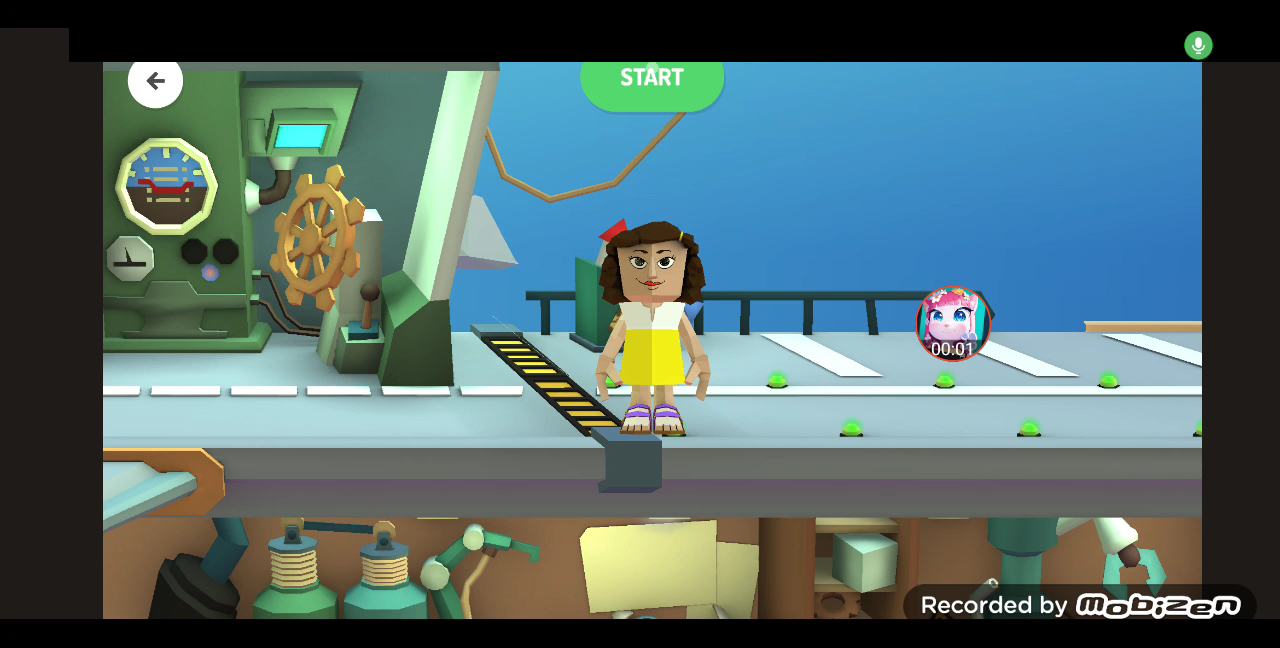This screenshot has height=648, width=1280.
Task: Go back using the white arrow button
Action: coord(155,82)
